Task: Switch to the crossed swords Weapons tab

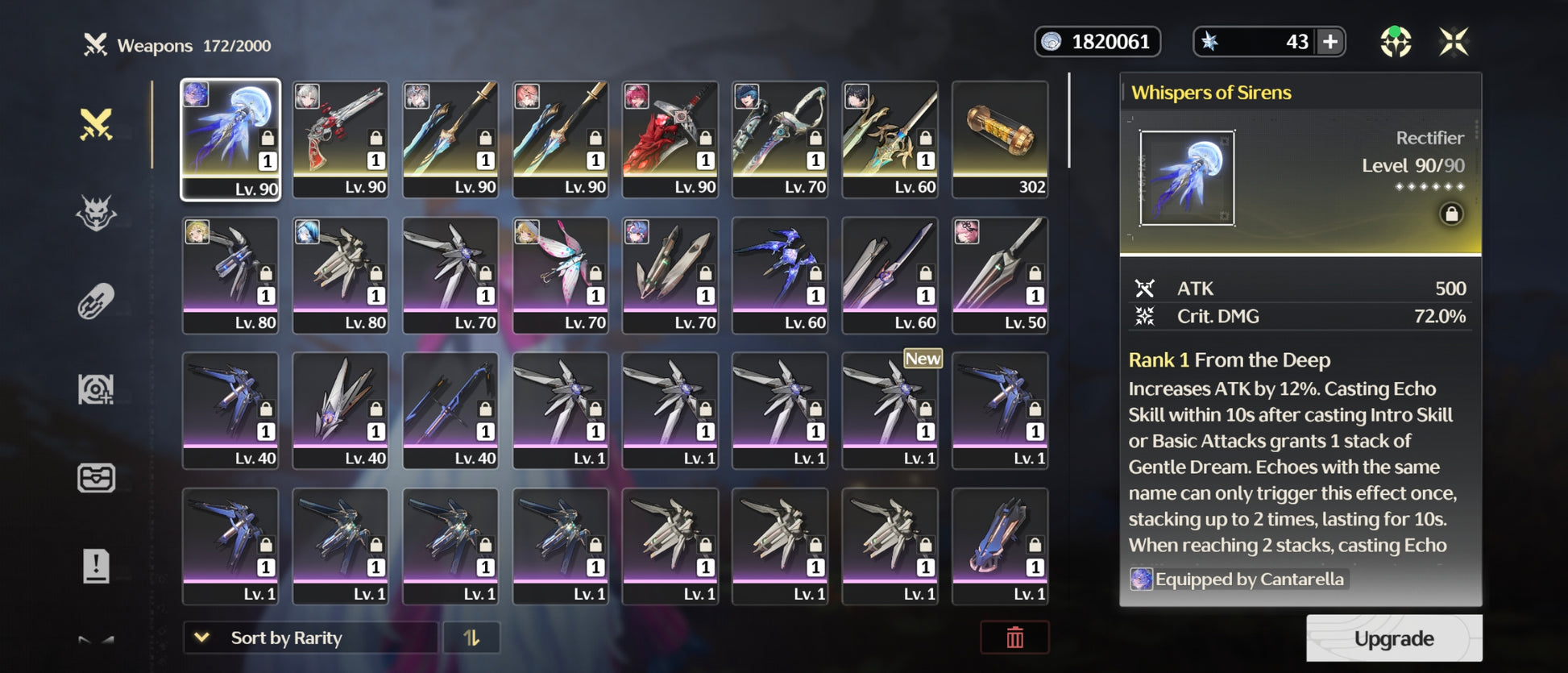Action: pyautogui.click(x=96, y=125)
